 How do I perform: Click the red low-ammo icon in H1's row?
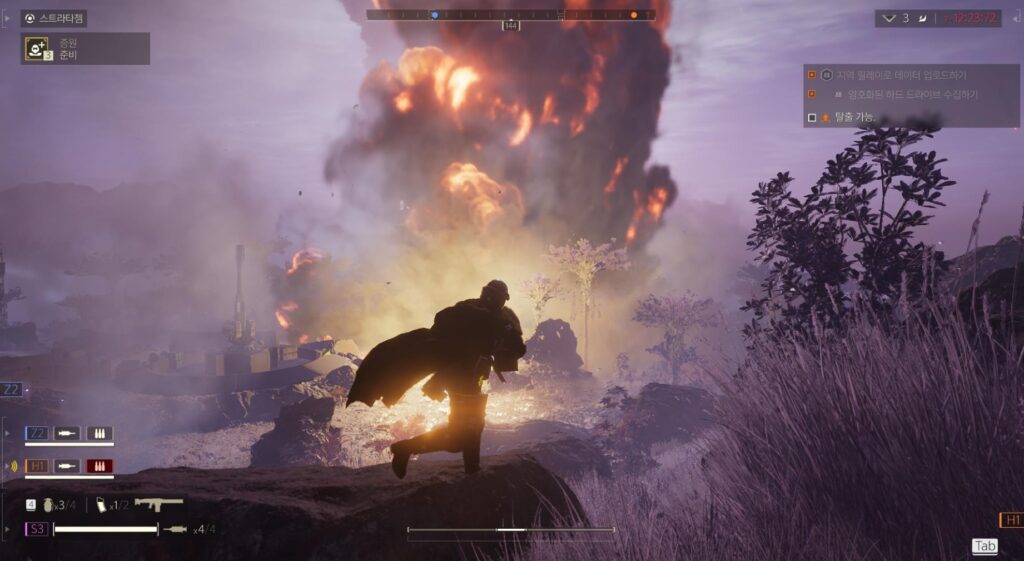pyautogui.click(x=99, y=465)
